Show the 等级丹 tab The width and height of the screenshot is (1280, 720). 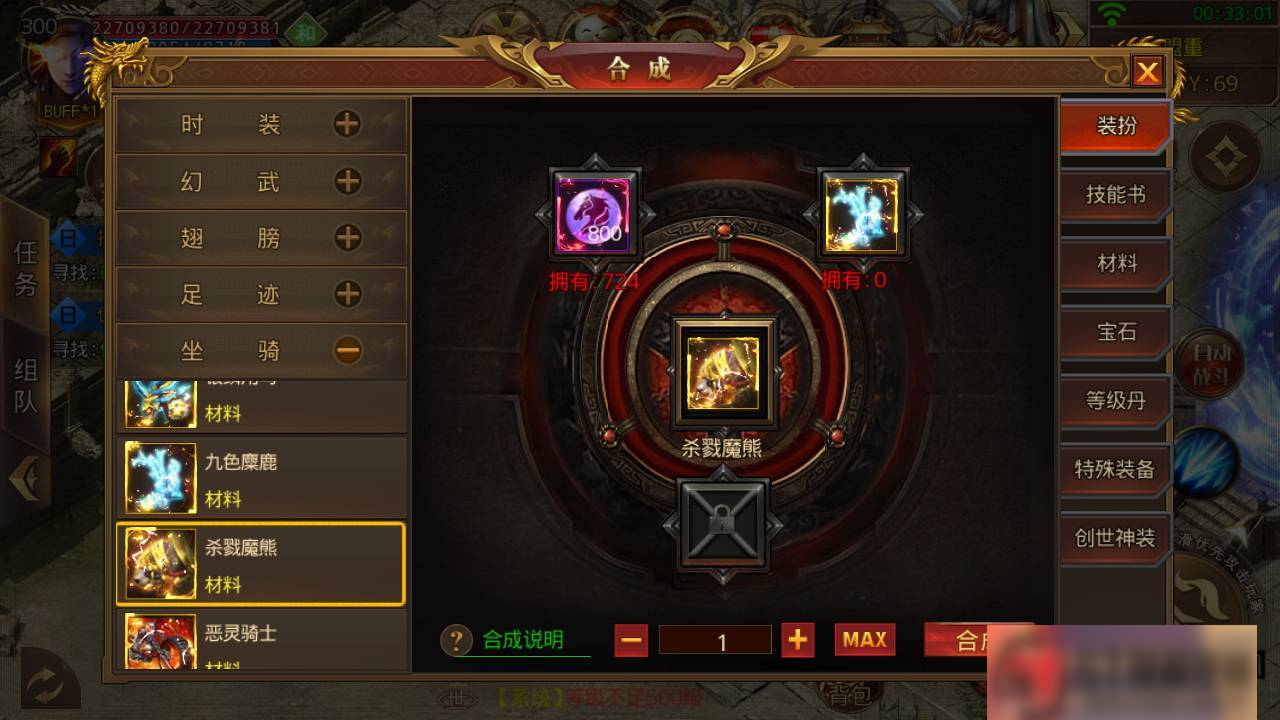tap(1115, 401)
